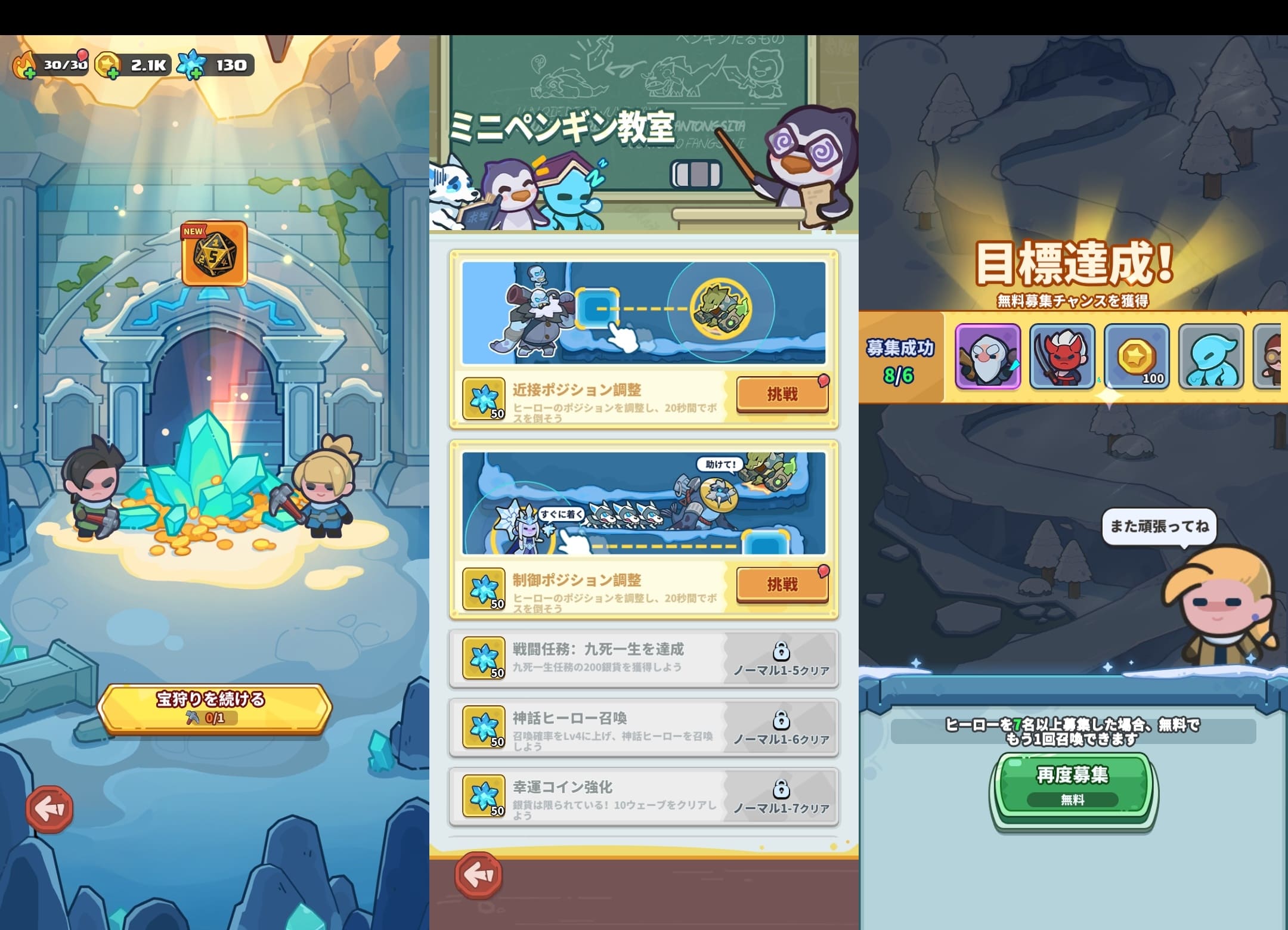Tap 挑戦 for 近接ポジション調整 challenge
Viewport: 1288px width, 930px height.
click(781, 393)
